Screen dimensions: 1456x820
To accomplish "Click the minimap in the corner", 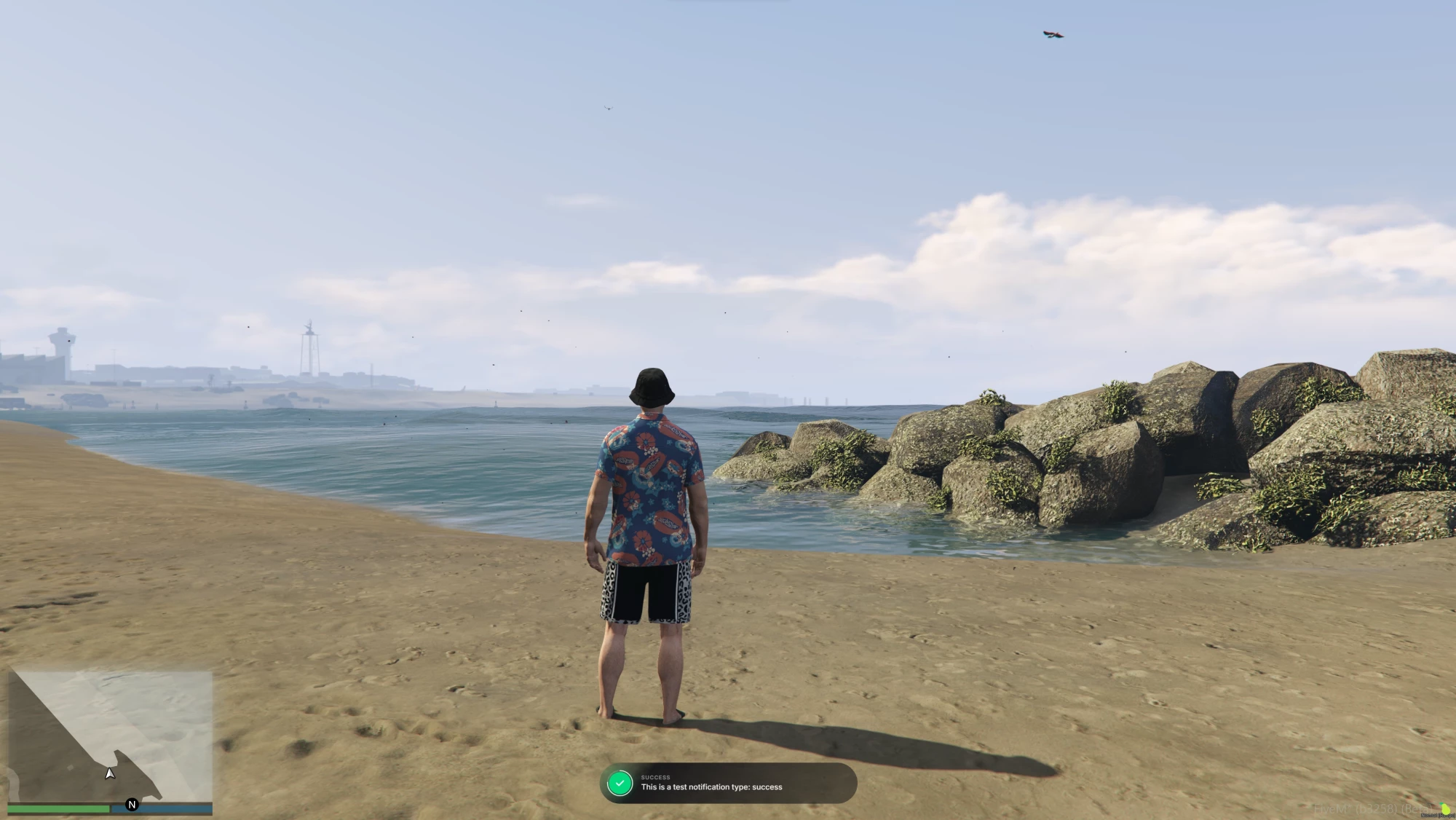I will tap(111, 736).
